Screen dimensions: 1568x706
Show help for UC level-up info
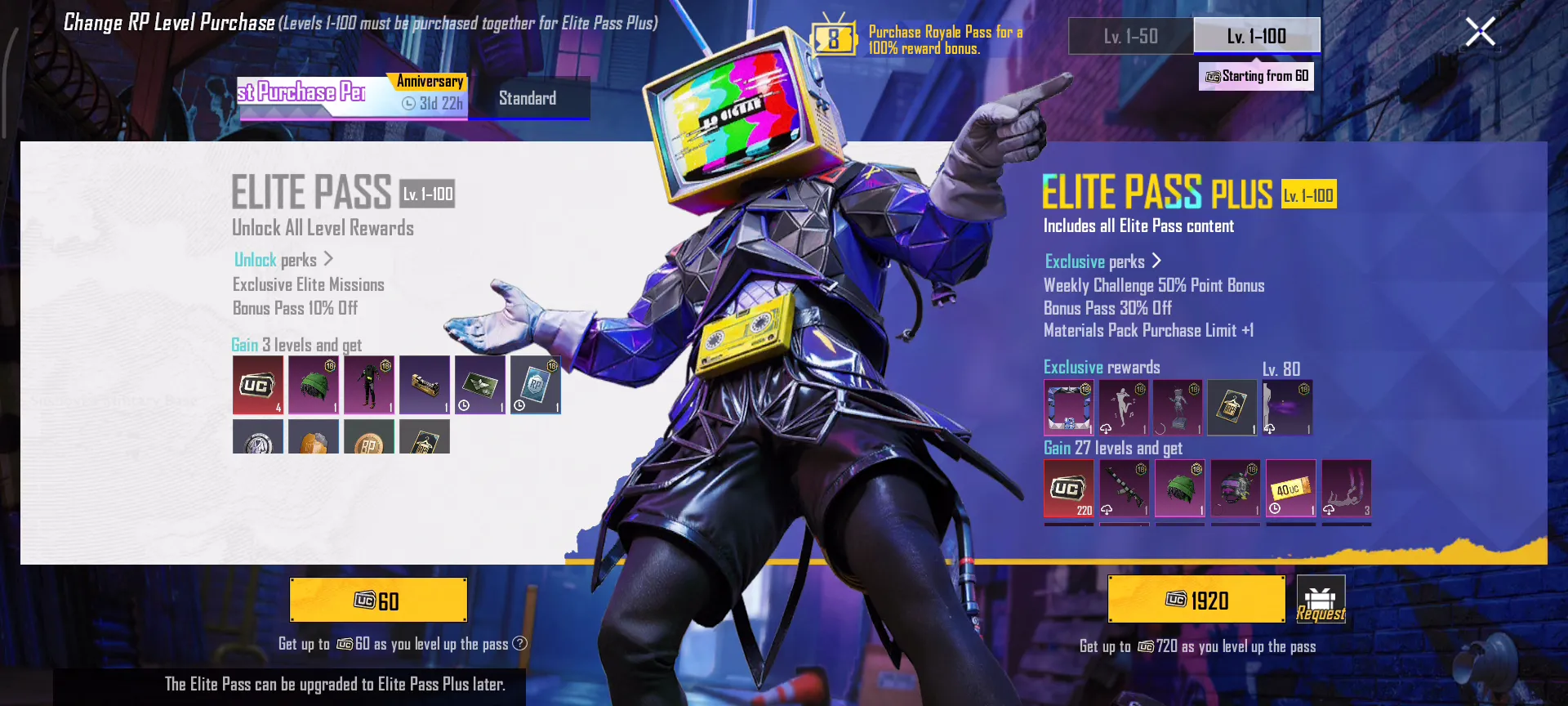(519, 644)
